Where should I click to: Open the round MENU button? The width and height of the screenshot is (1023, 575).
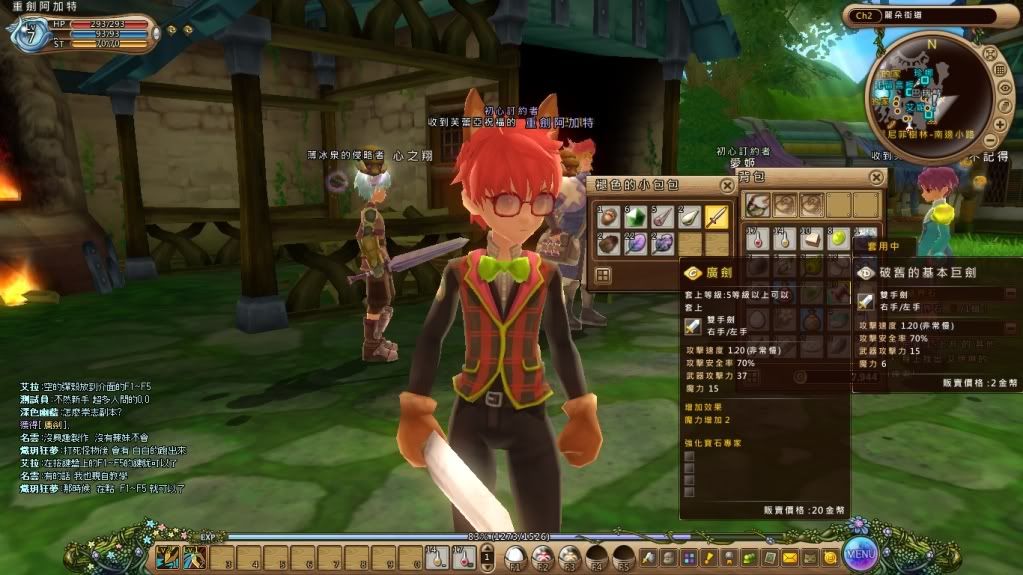(x=859, y=551)
